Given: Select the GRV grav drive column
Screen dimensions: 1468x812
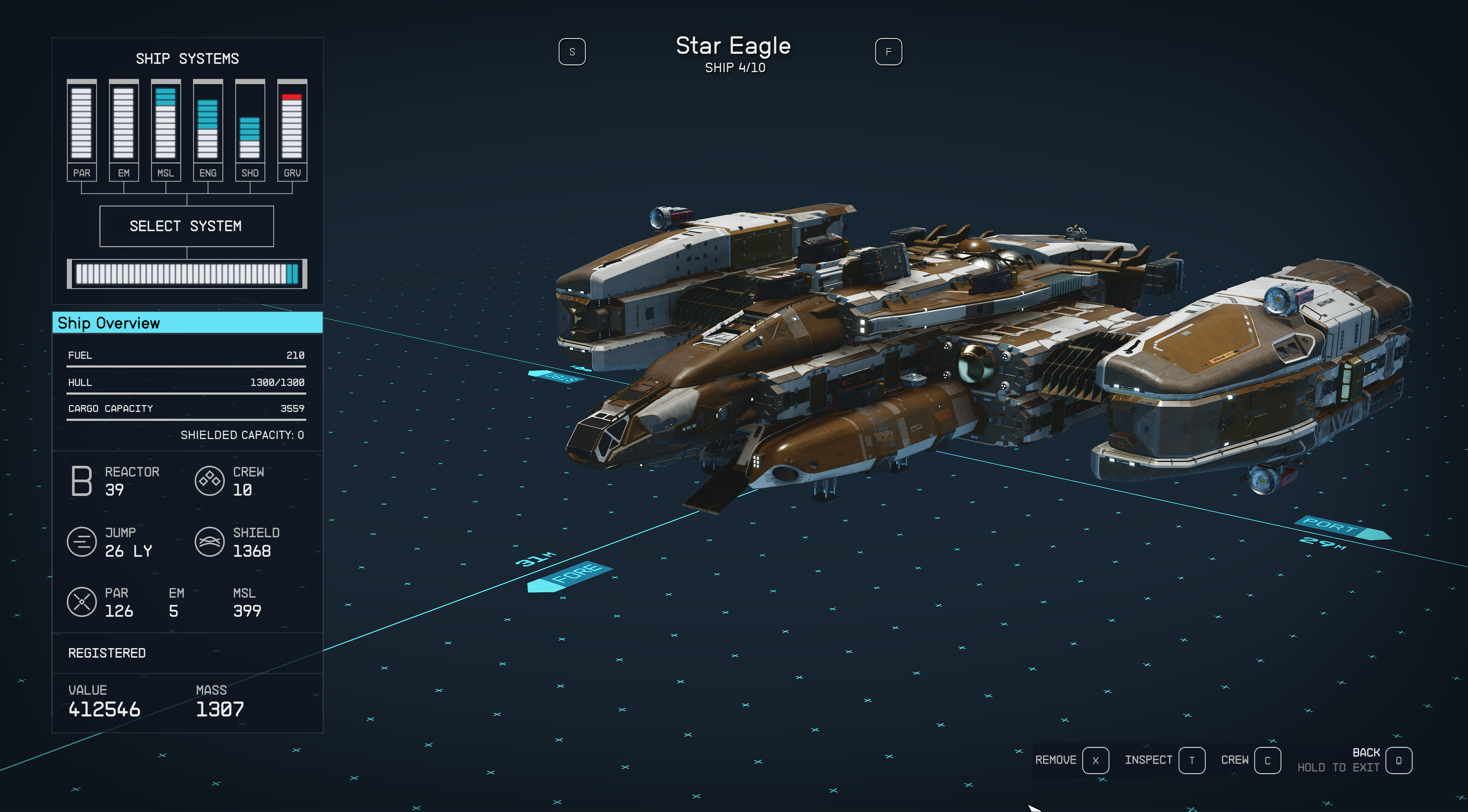Looking at the screenshot, I should point(292,130).
